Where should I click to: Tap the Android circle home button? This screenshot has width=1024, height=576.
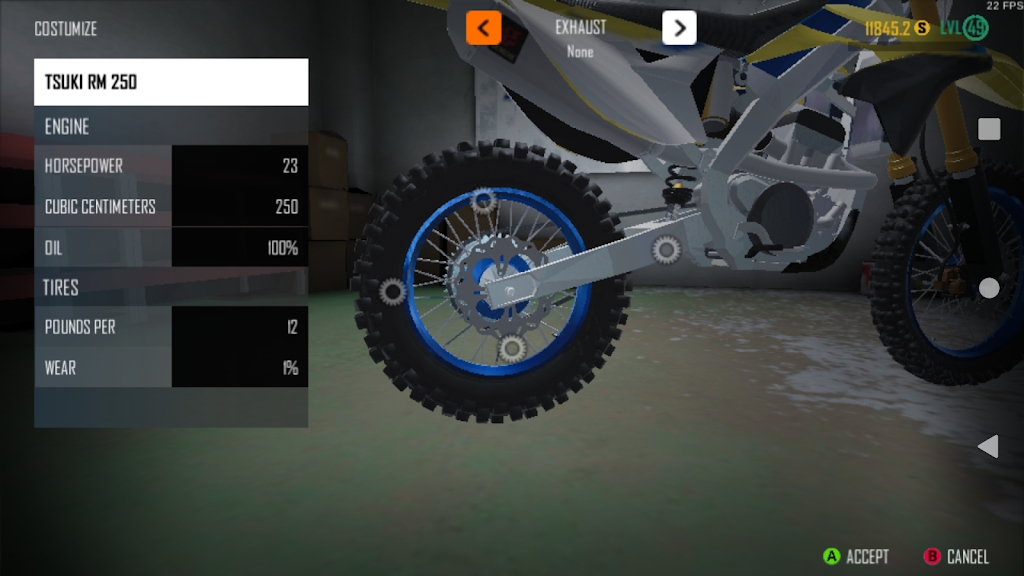[989, 288]
